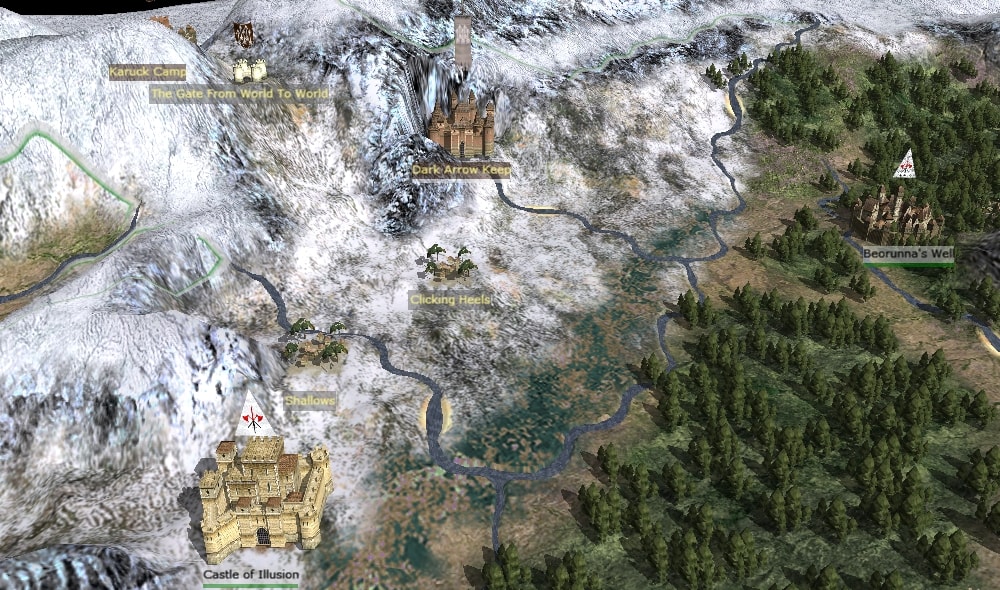
Task: Select the Dark Arrow Keep label
Action: pos(461,171)
